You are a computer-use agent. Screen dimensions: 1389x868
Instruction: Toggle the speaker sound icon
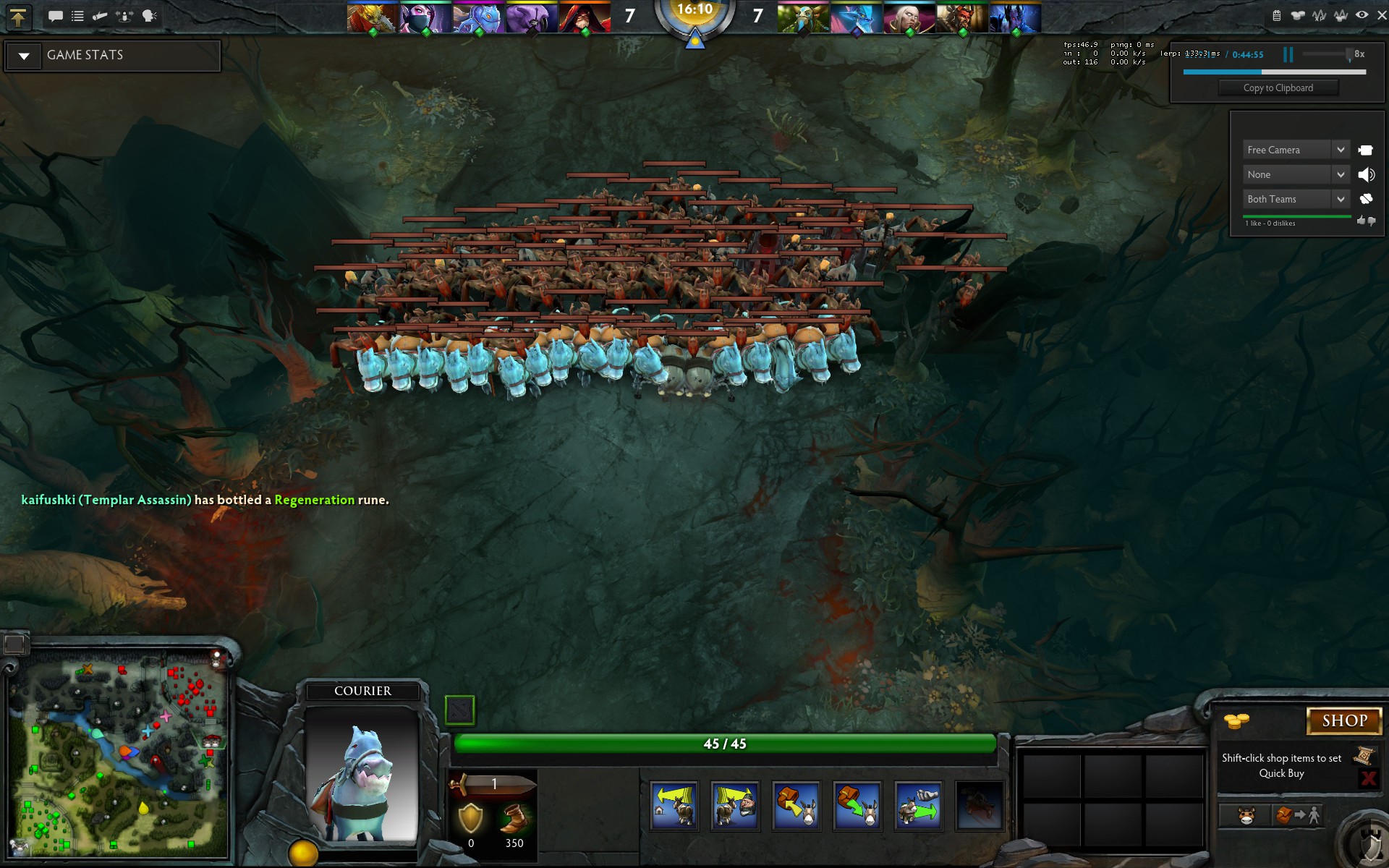tap(1366, 174)
